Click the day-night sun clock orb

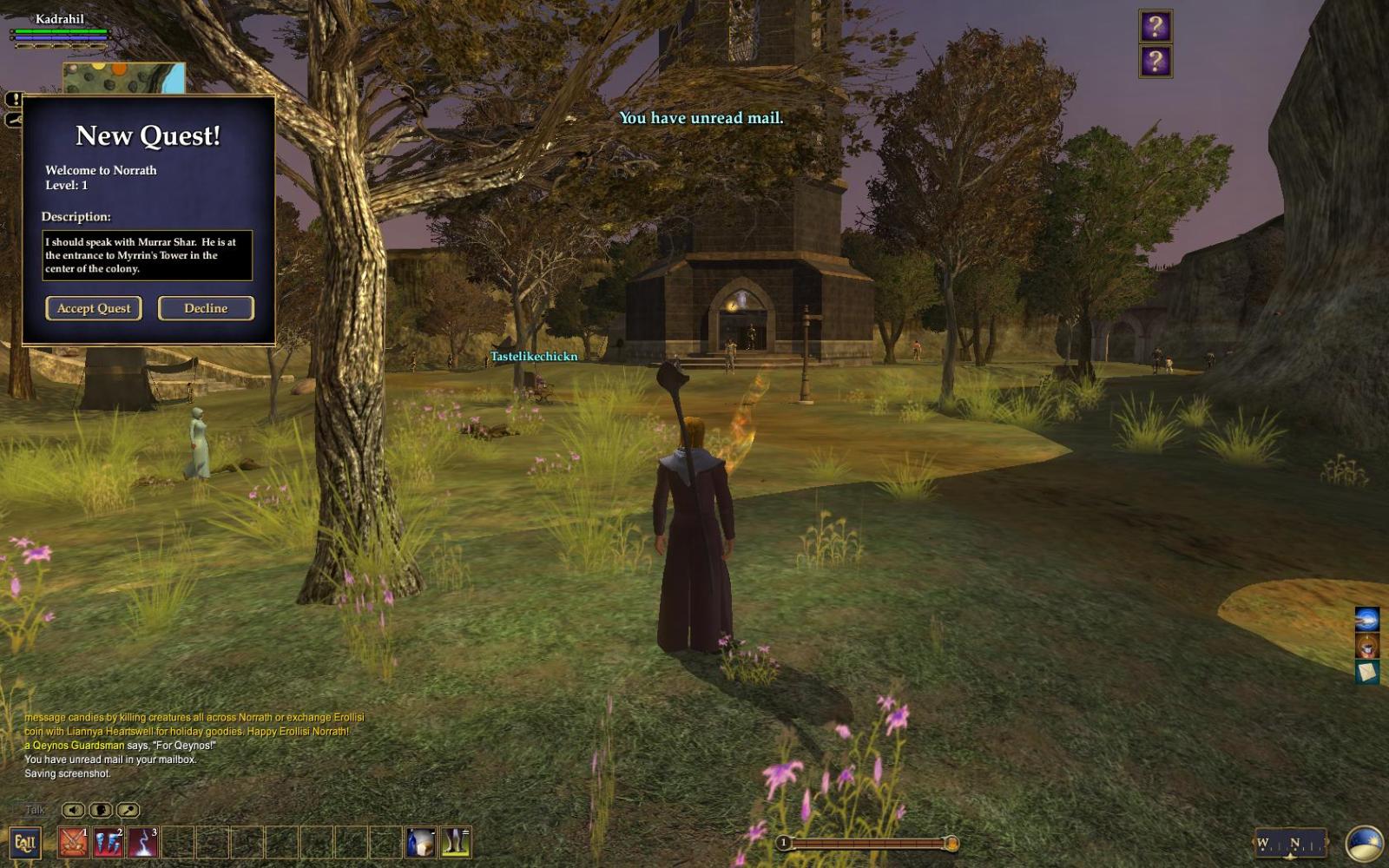click(1364, 843)
